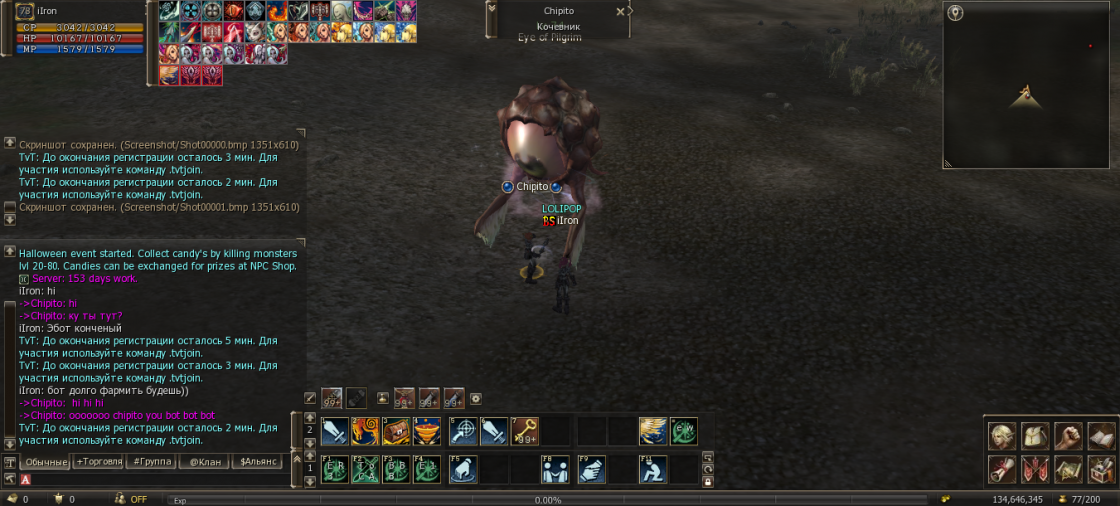Open the inventory backpack icon
The height and width of the screenshot is (506, 1120).
point(1036,437)
